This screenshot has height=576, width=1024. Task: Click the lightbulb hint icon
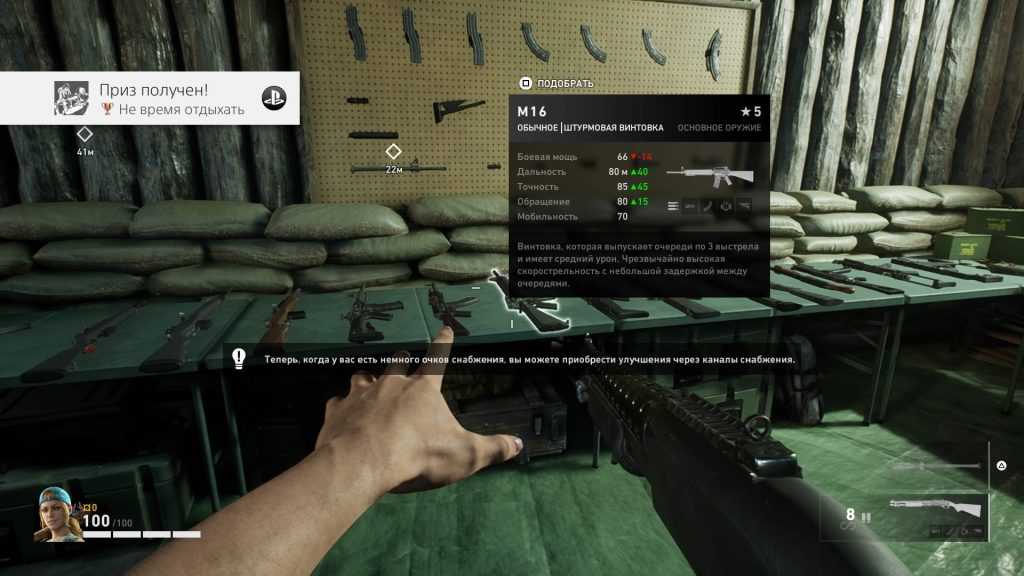coord(240,357)
